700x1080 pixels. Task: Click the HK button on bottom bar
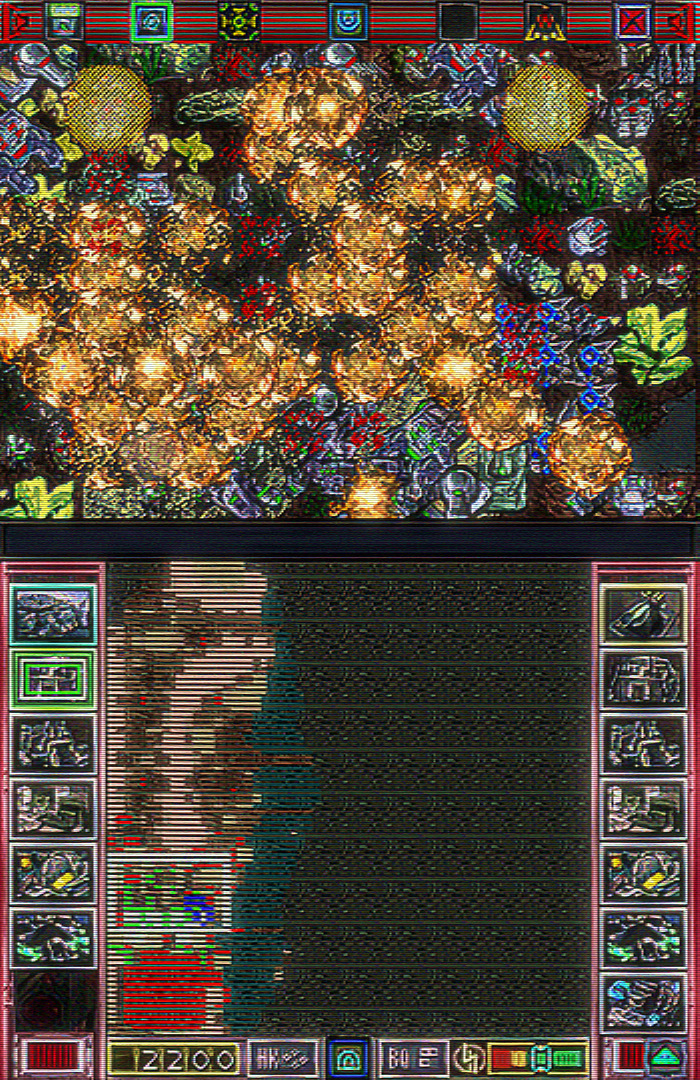tap(282, 1058)
